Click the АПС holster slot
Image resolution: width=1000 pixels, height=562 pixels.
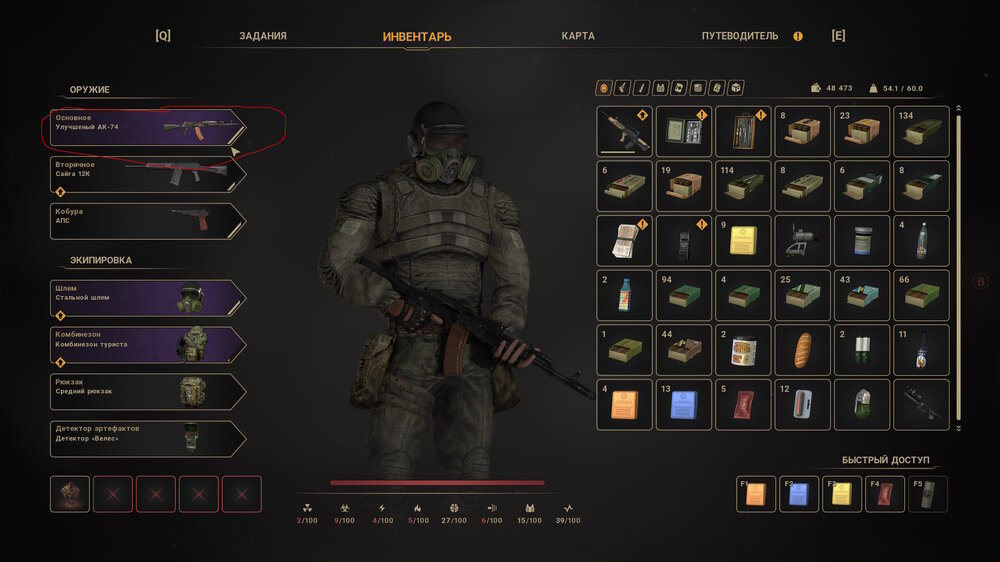[x=147, y=221]
